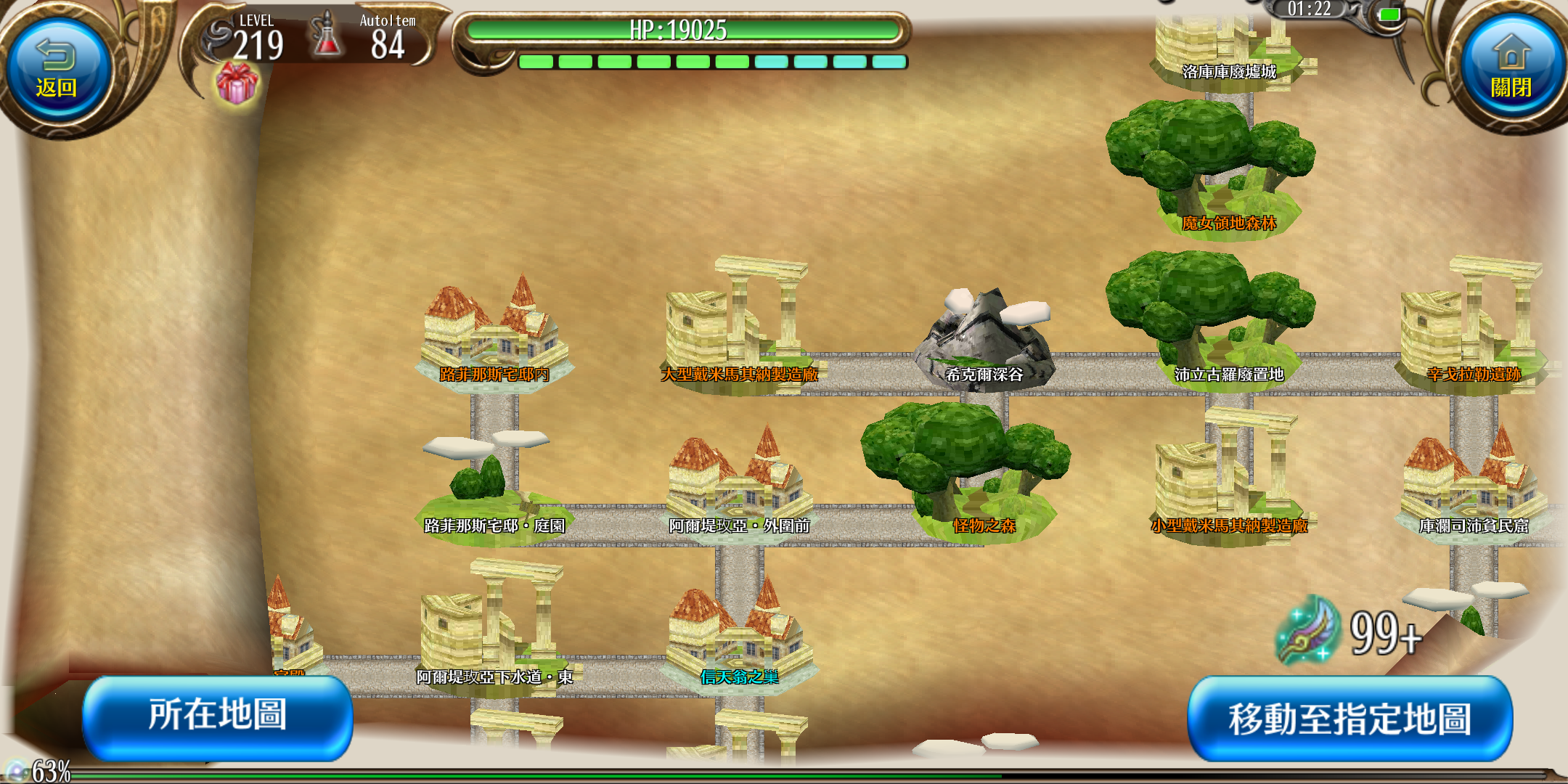The image size is (1568, 784).
Task: Choose the 沛立古羅廢置地 forest node
Action: (1211, 319)
